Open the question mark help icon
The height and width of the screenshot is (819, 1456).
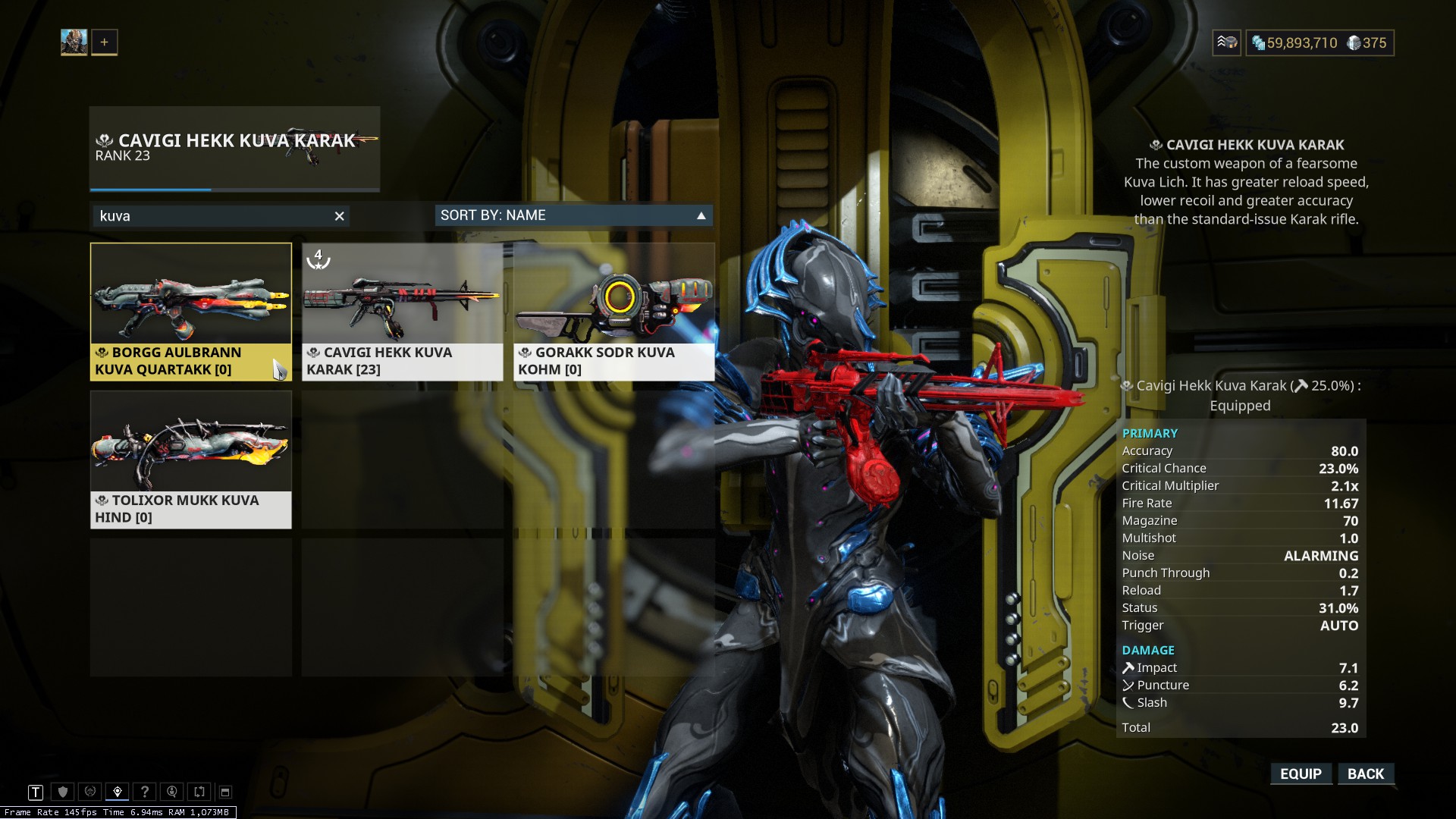pos(145,792)
